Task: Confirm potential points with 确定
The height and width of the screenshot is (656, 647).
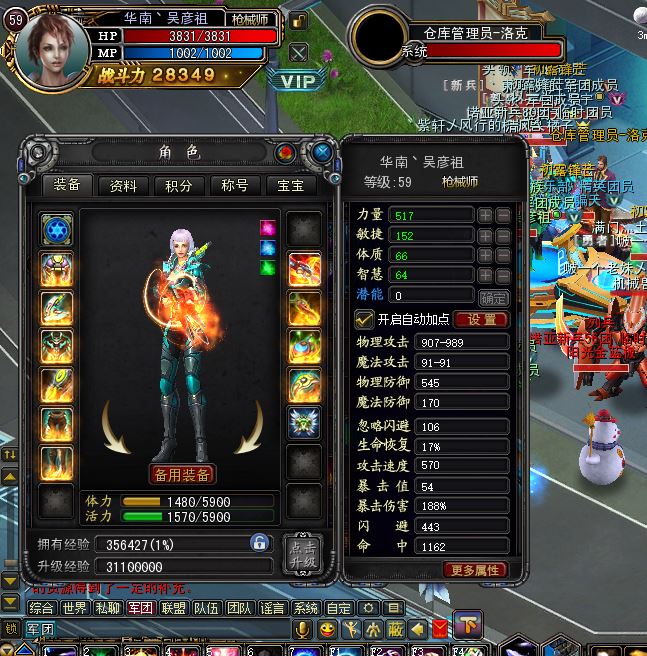Action: tap(493, 297)
